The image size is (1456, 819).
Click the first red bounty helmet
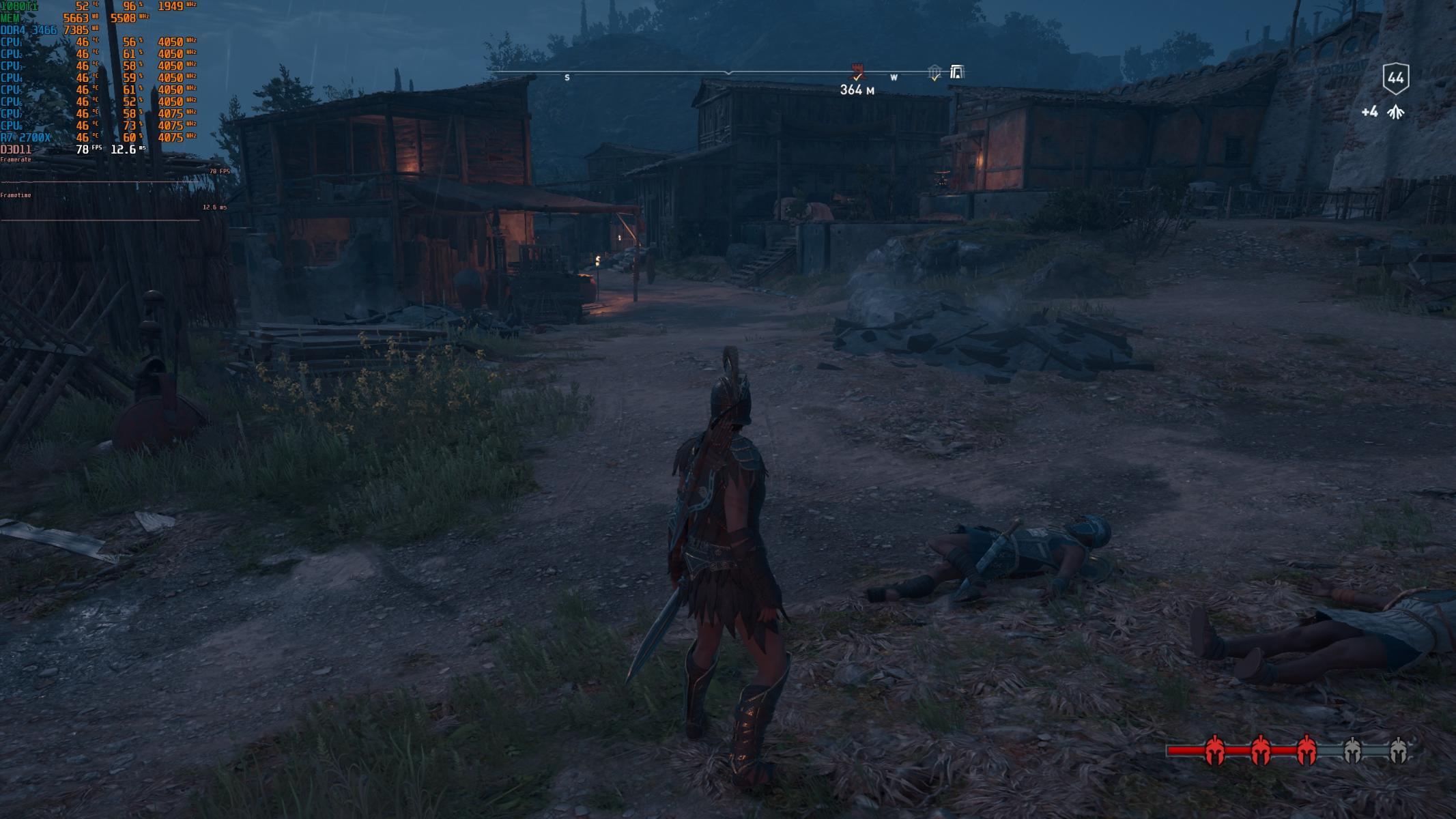(x=1214, y=750)
